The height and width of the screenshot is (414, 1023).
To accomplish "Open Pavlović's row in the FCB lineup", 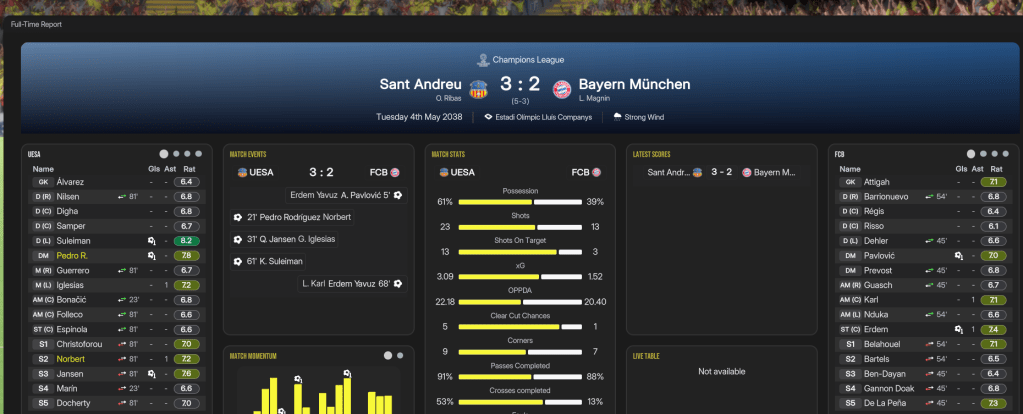I will (880, 256).
